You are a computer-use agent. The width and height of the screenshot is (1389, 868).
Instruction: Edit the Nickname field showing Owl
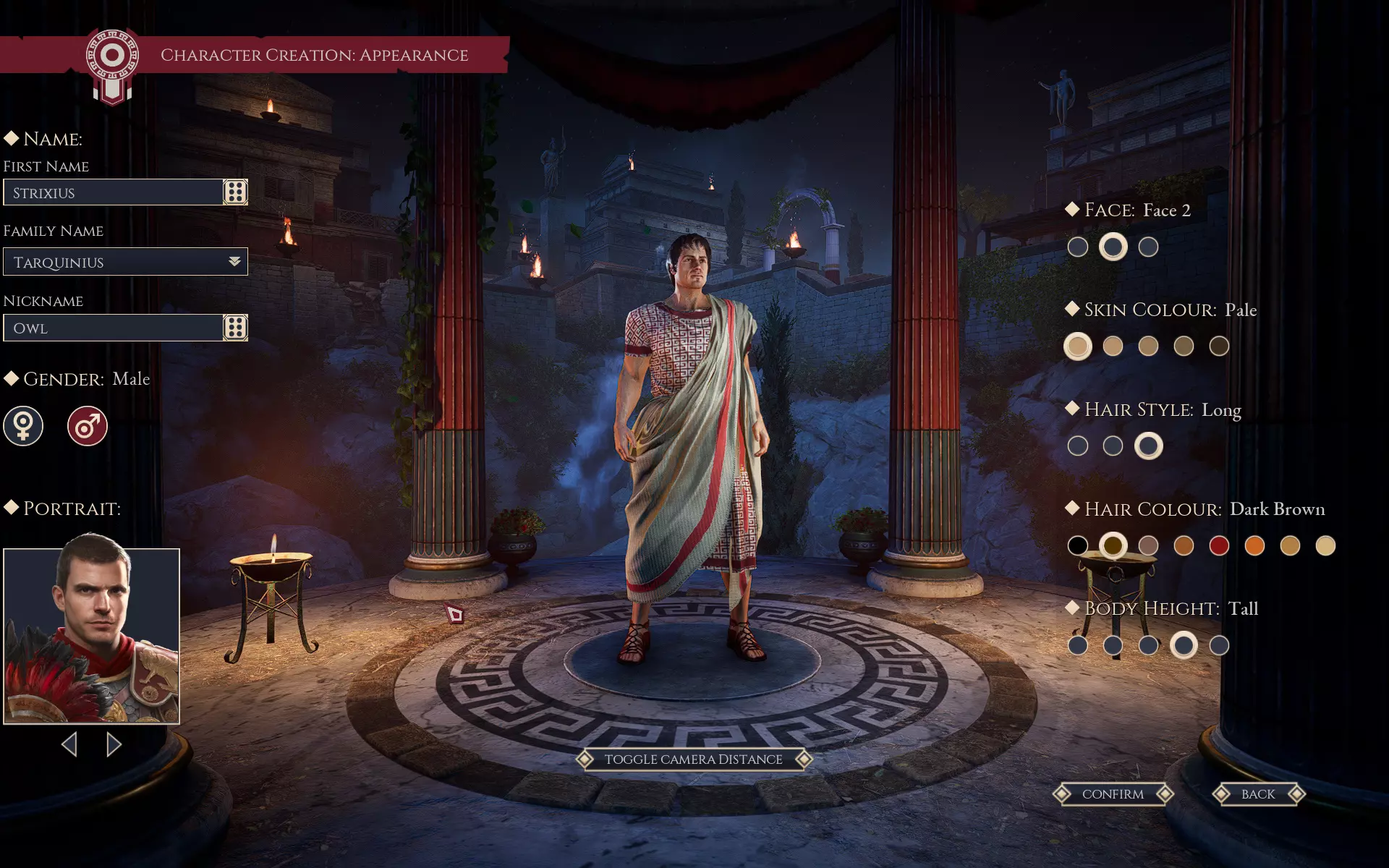coord(113,328)
